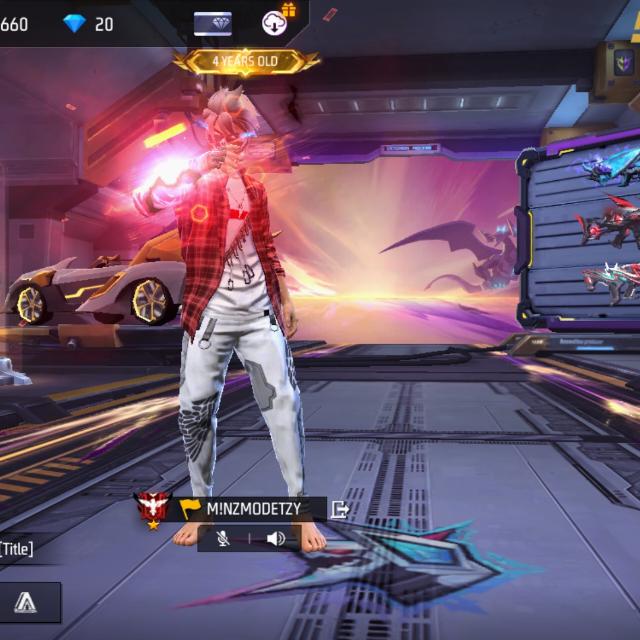Tap the cloud download gift icon
Image resolution: width=640 pixels, height=640 pixels.
277,21
